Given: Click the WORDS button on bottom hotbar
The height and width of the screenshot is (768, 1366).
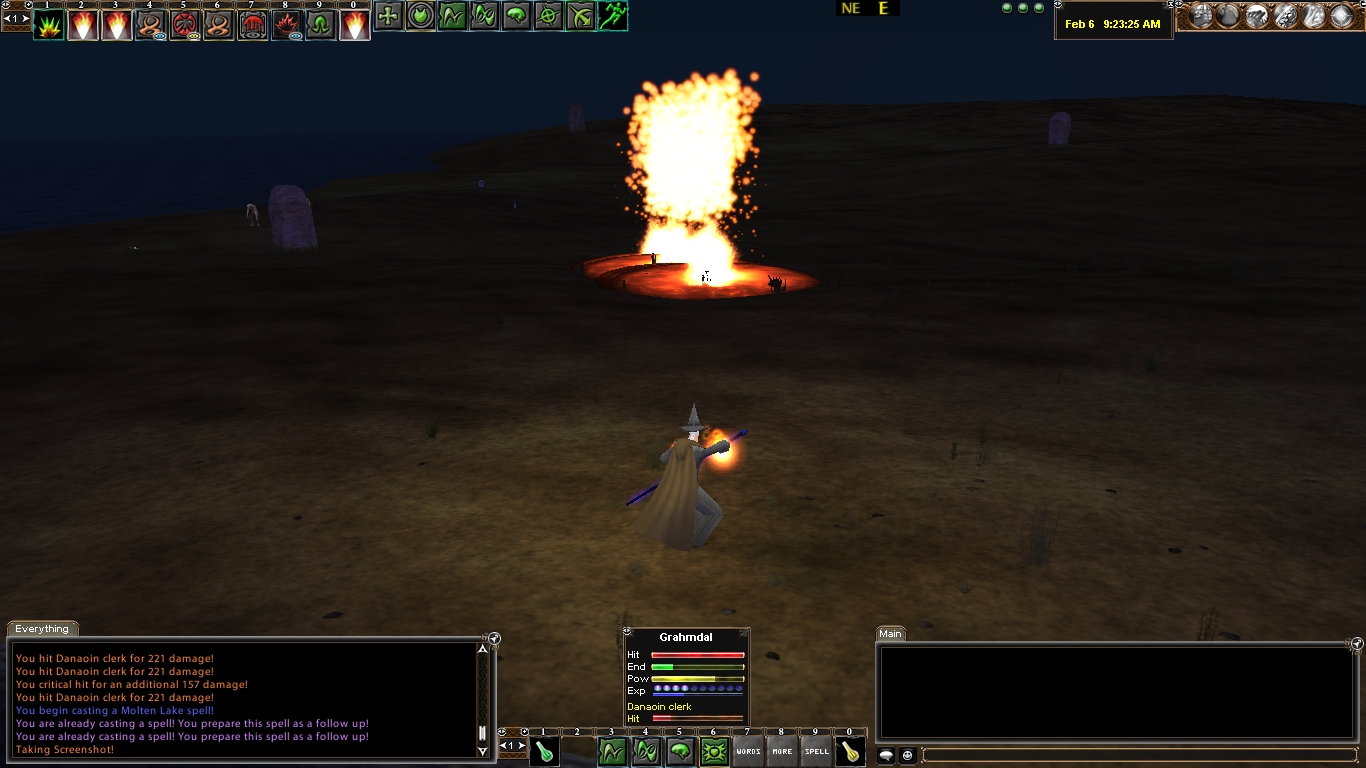Looking at the screenshot, I should (x=748, y=752).
